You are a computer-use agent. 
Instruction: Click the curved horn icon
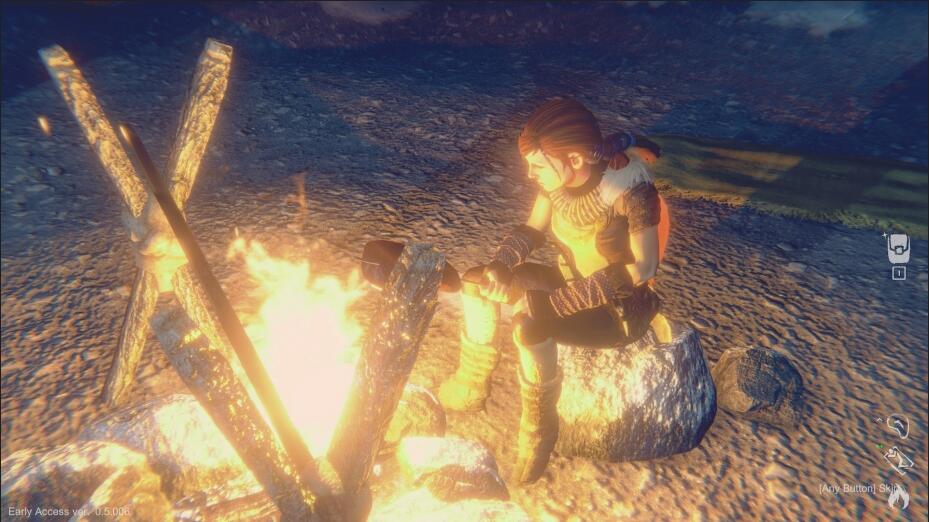[898, 427]
